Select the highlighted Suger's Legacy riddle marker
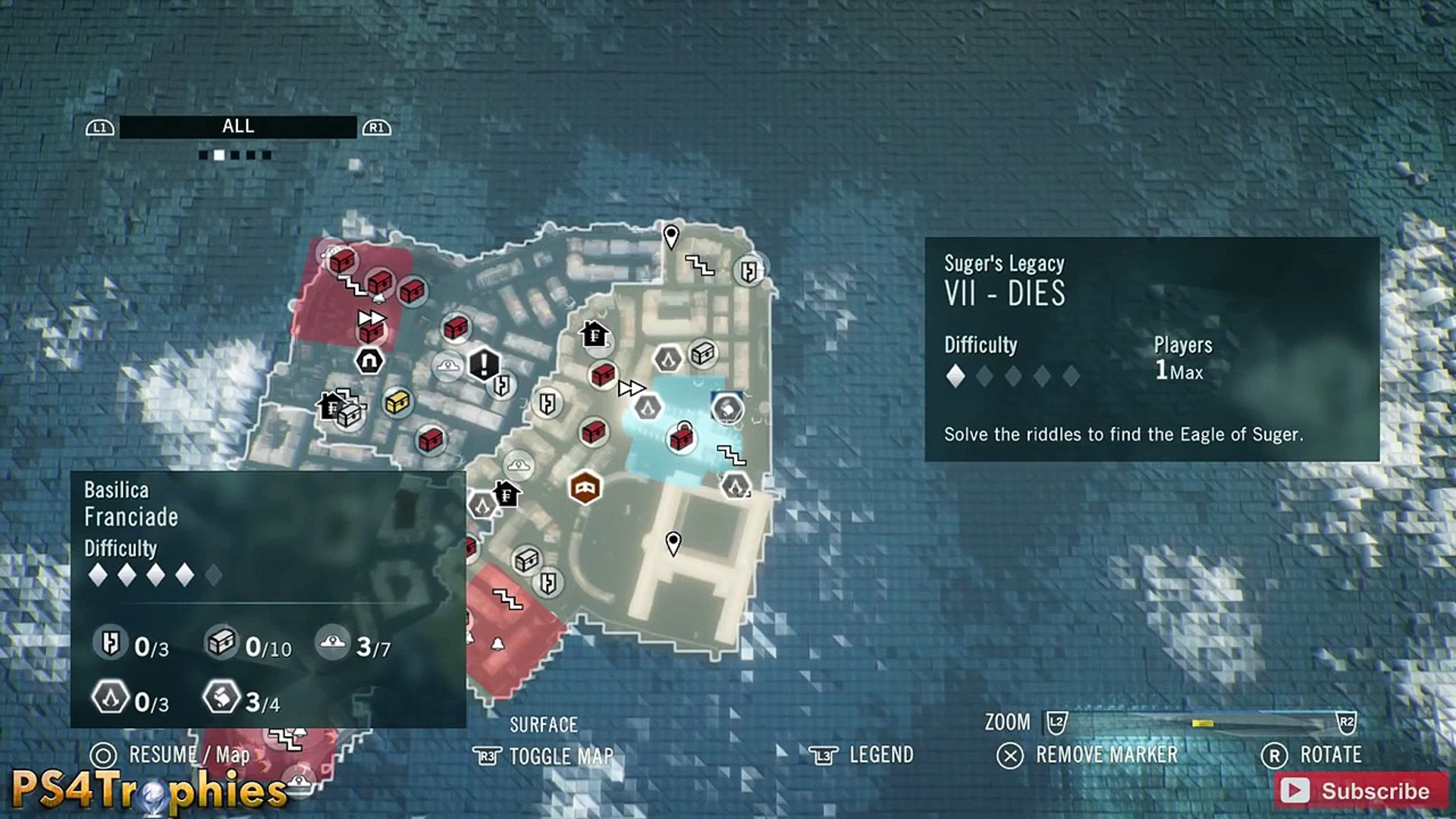This screenshot has width=1456, height=819. 727,409
